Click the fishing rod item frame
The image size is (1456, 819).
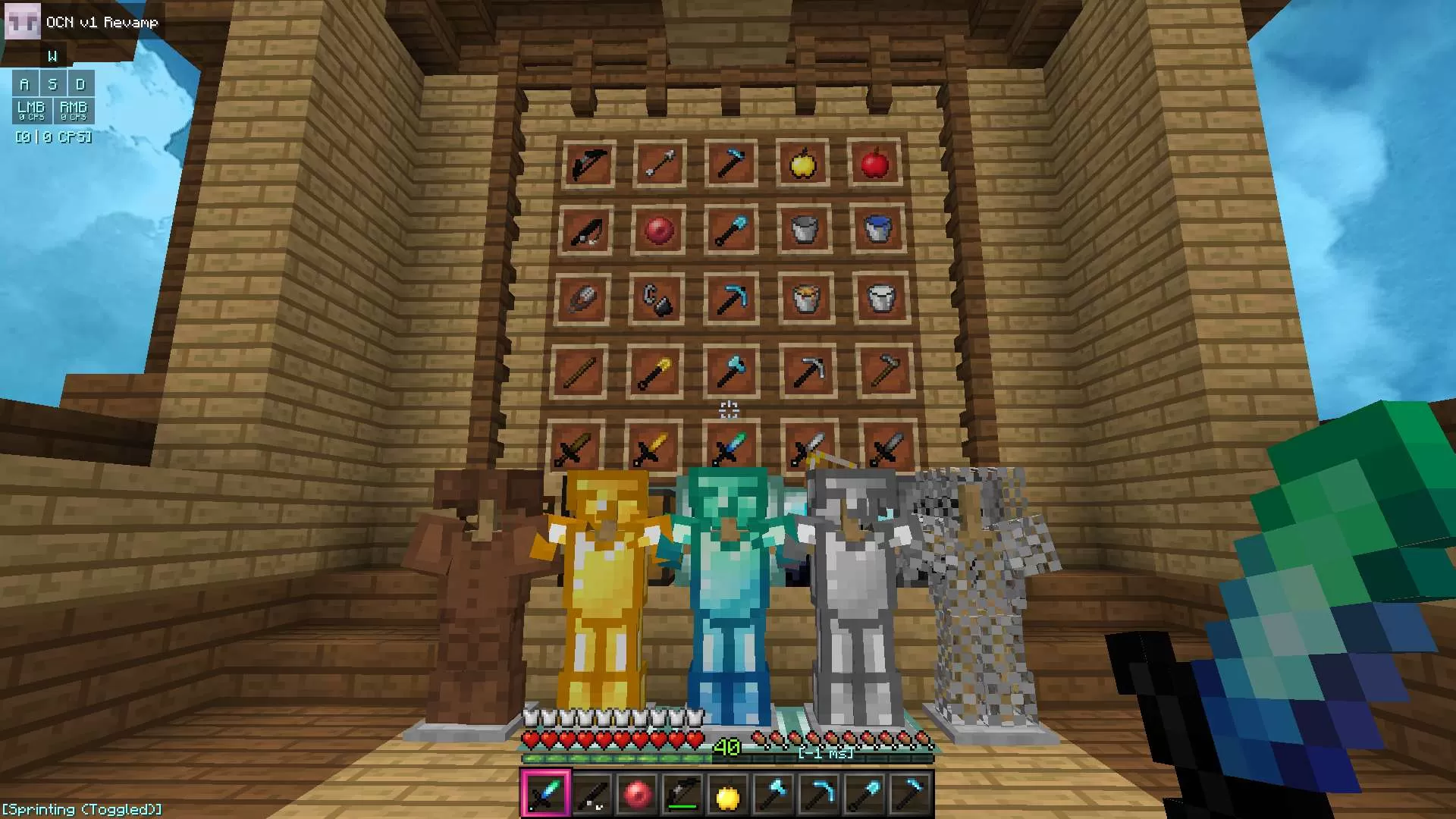tap(588, 229)
